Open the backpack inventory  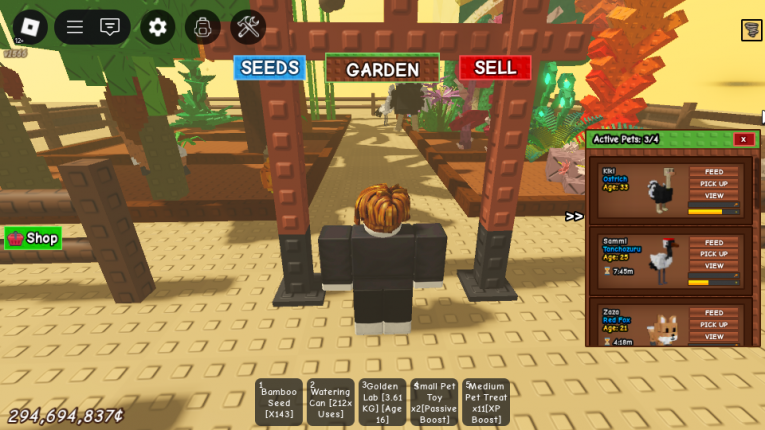coord(203,27)
